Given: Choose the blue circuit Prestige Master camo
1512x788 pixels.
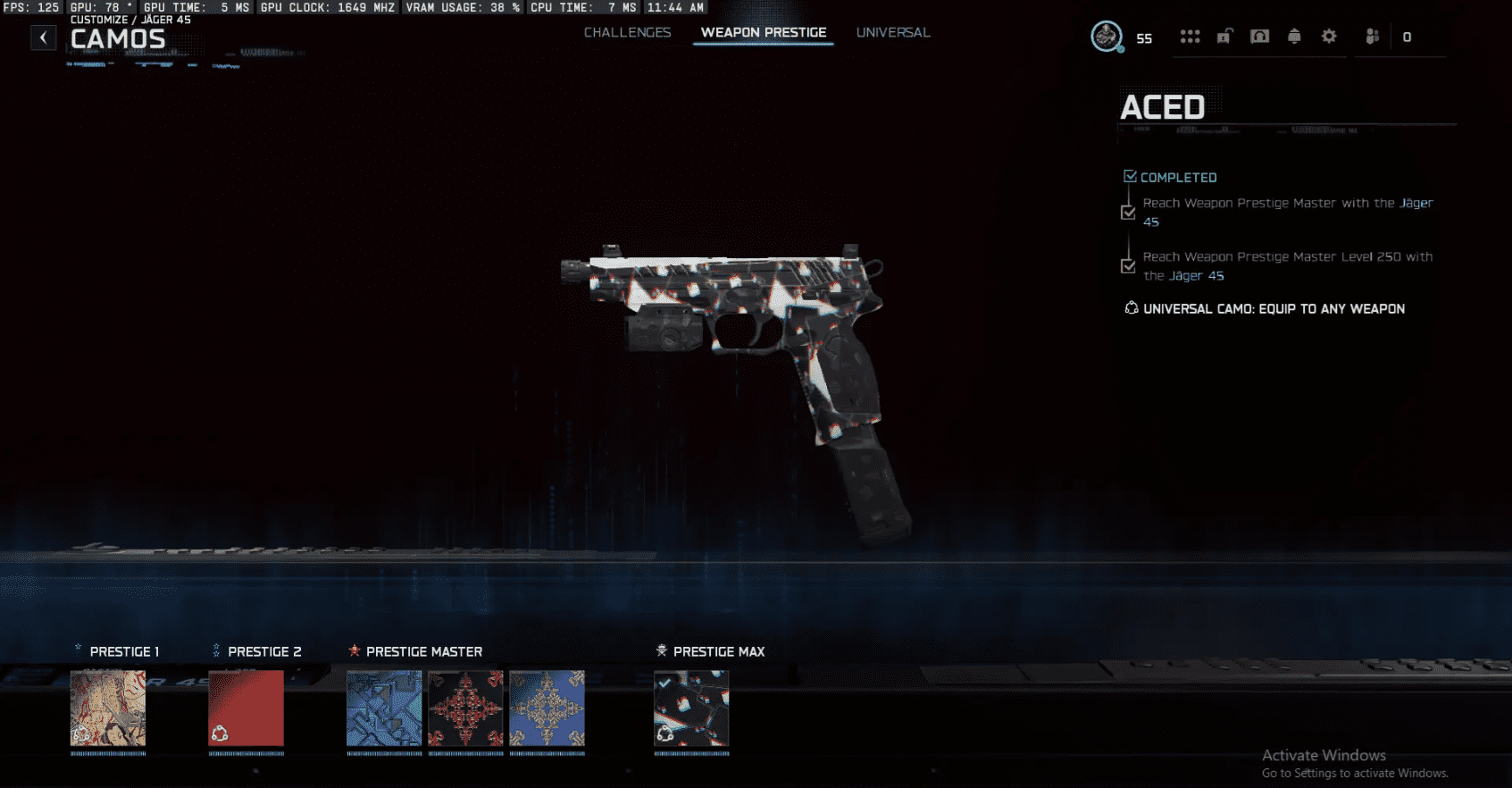Looking at the screenshot, I should click(384, 708).
